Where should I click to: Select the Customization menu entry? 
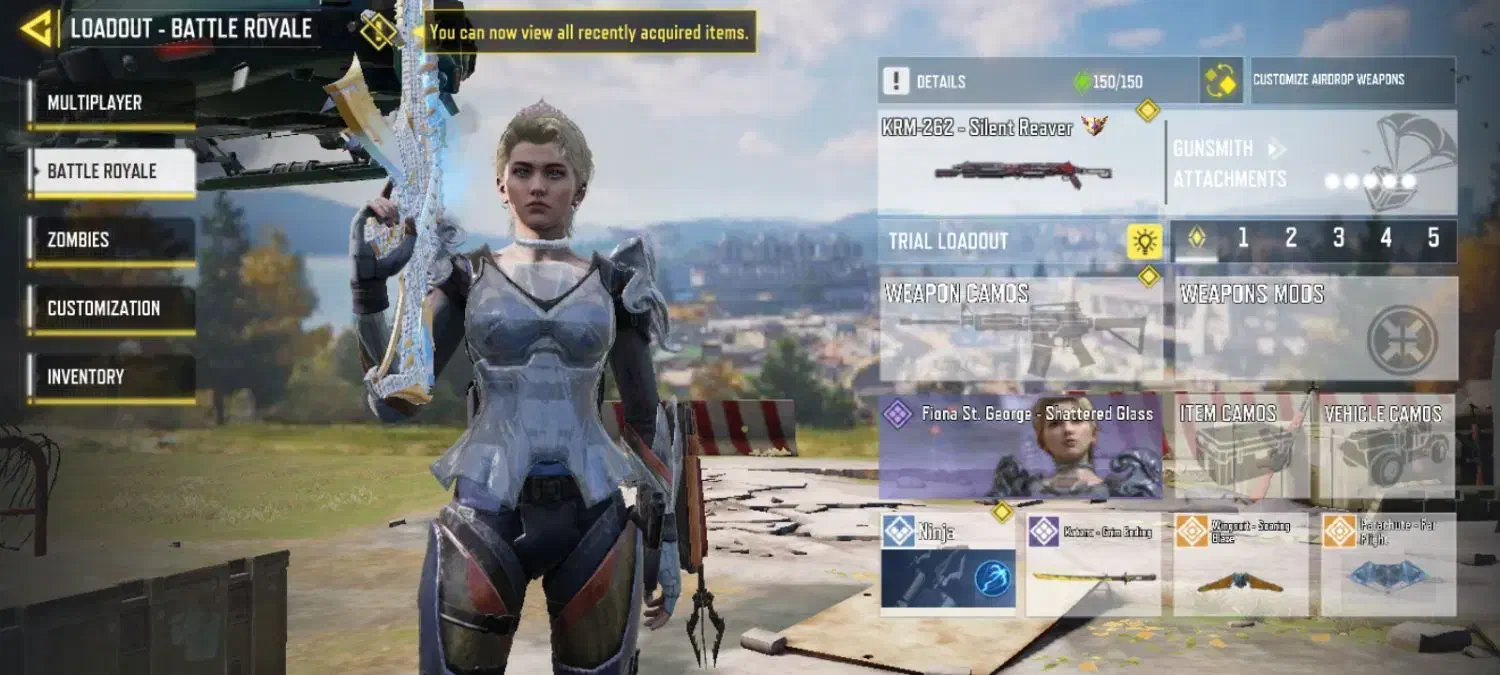click(x=110, y=308)
